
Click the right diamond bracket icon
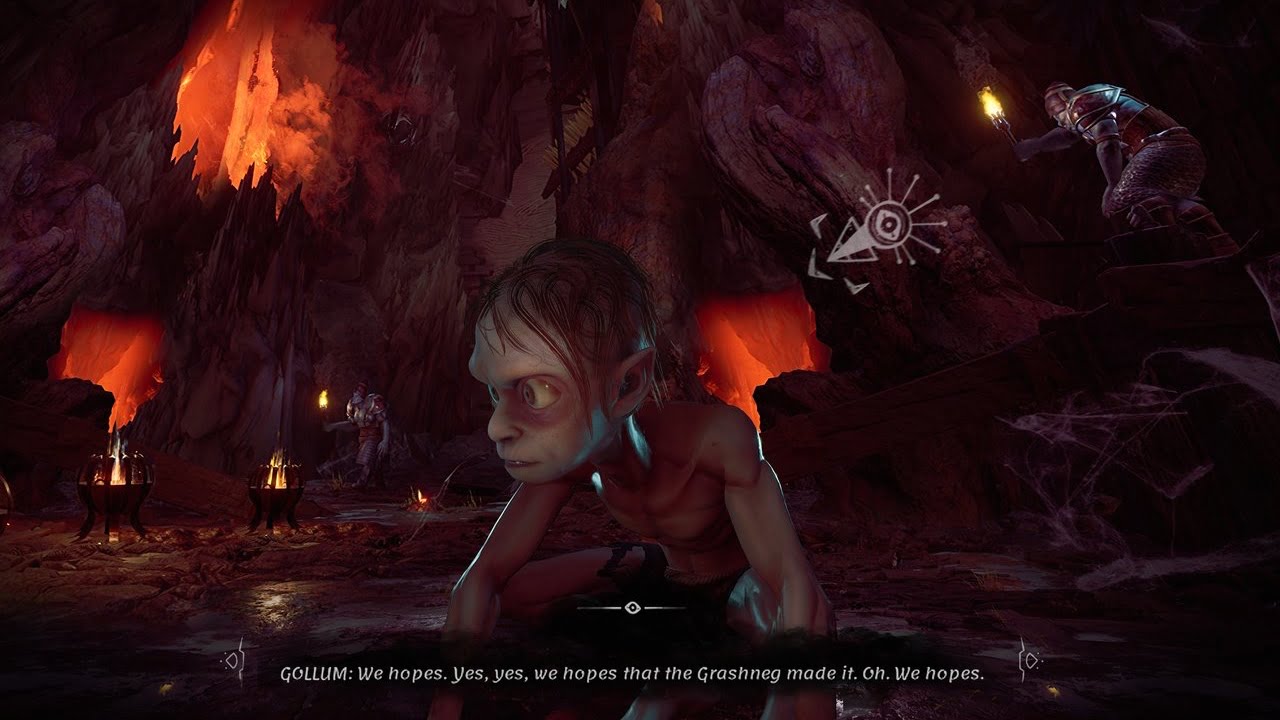coord(1029,660)
